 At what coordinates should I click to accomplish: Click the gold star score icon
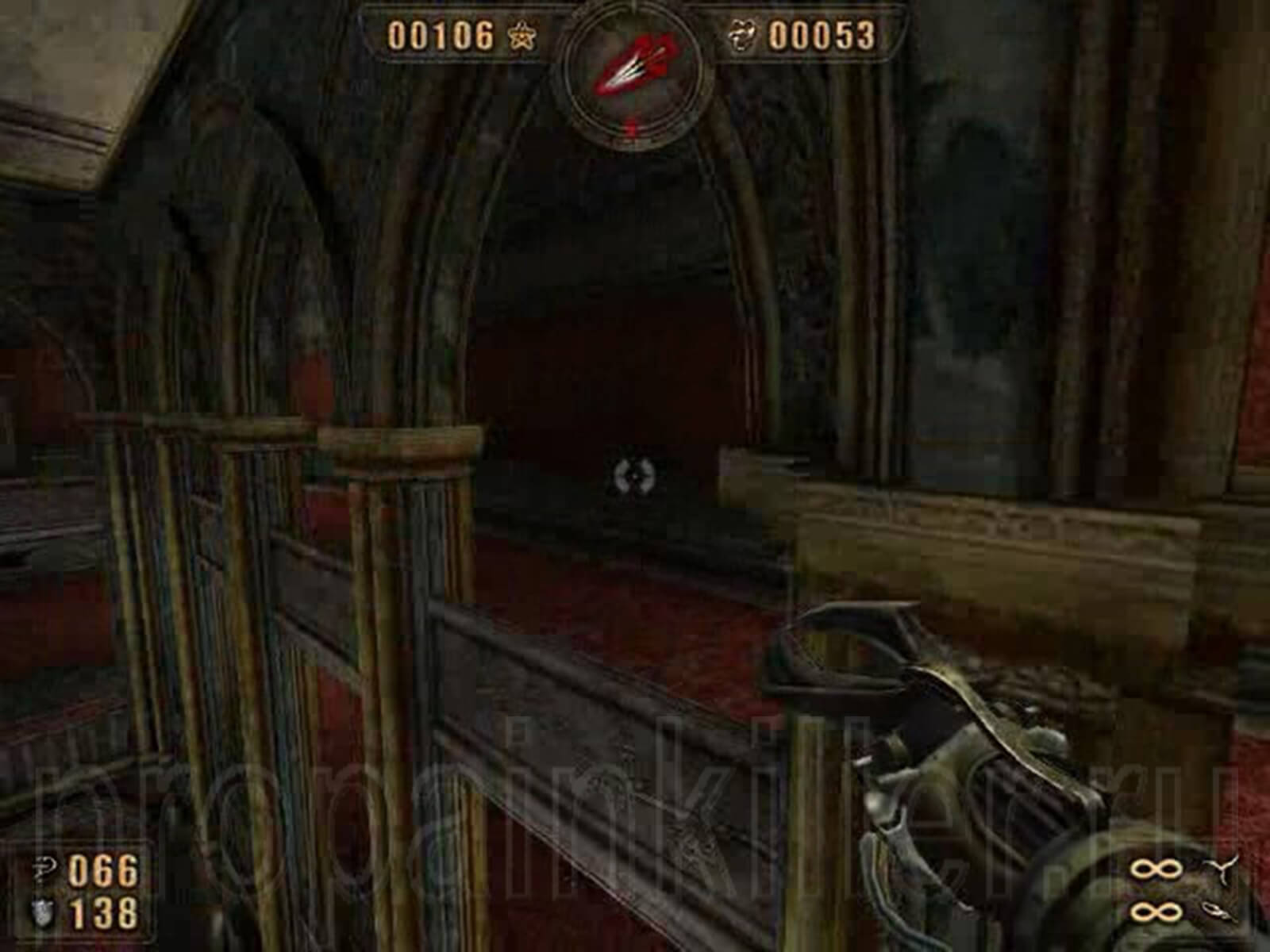pyautogui.click(x=521, y=36)
